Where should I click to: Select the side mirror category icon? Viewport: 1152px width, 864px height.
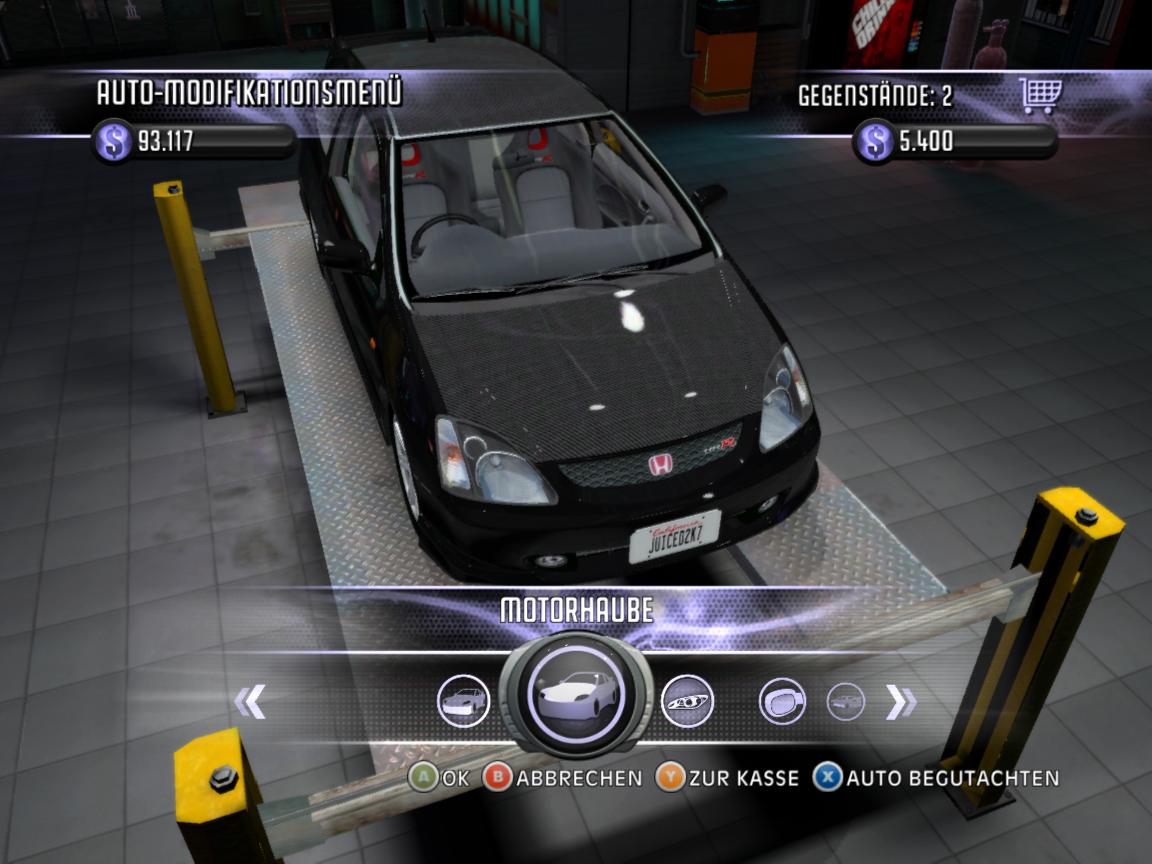pos(783,701)
